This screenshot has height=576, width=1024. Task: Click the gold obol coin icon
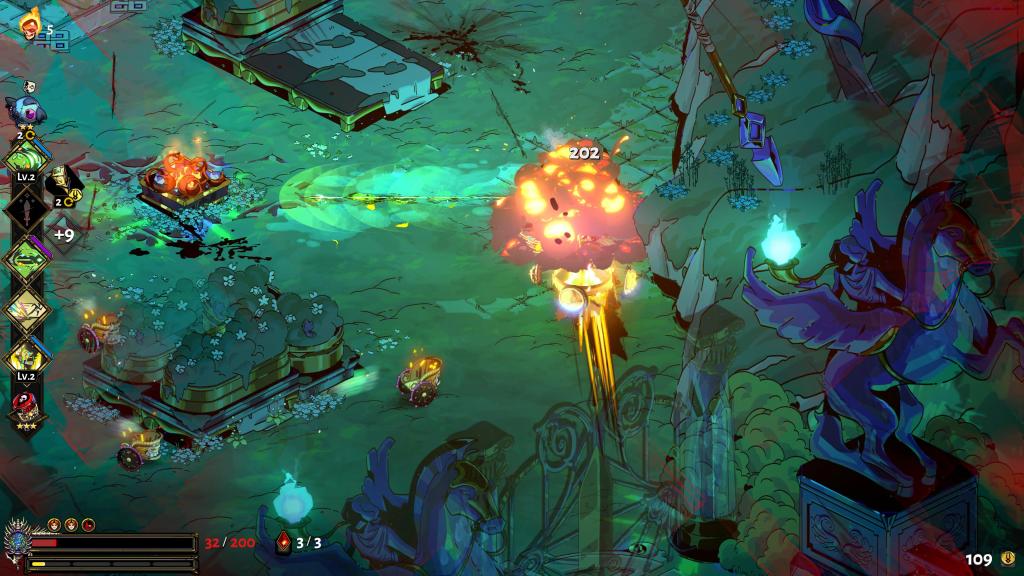point(1007,558)
